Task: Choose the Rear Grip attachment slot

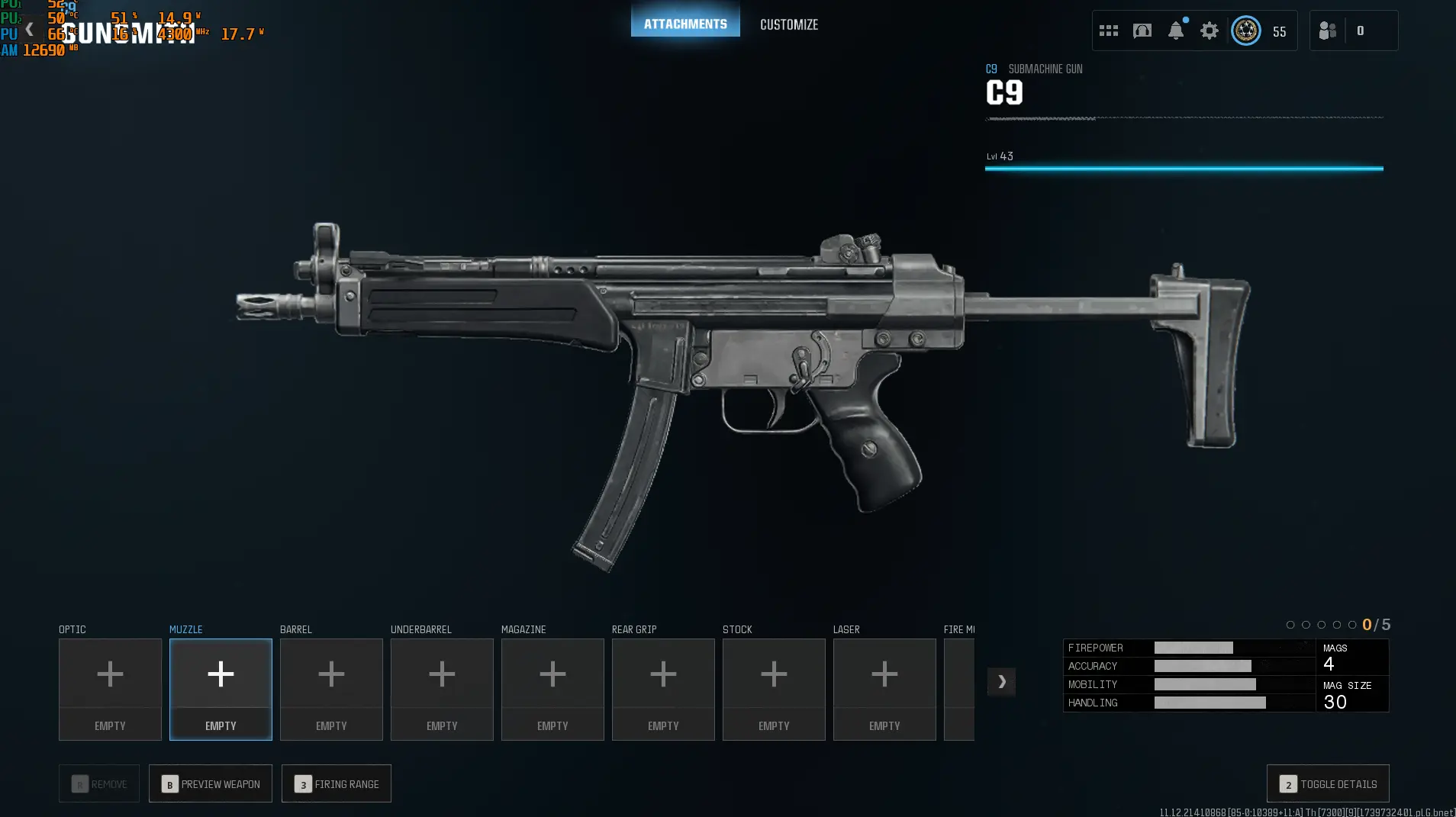Action: click(663, 688)
